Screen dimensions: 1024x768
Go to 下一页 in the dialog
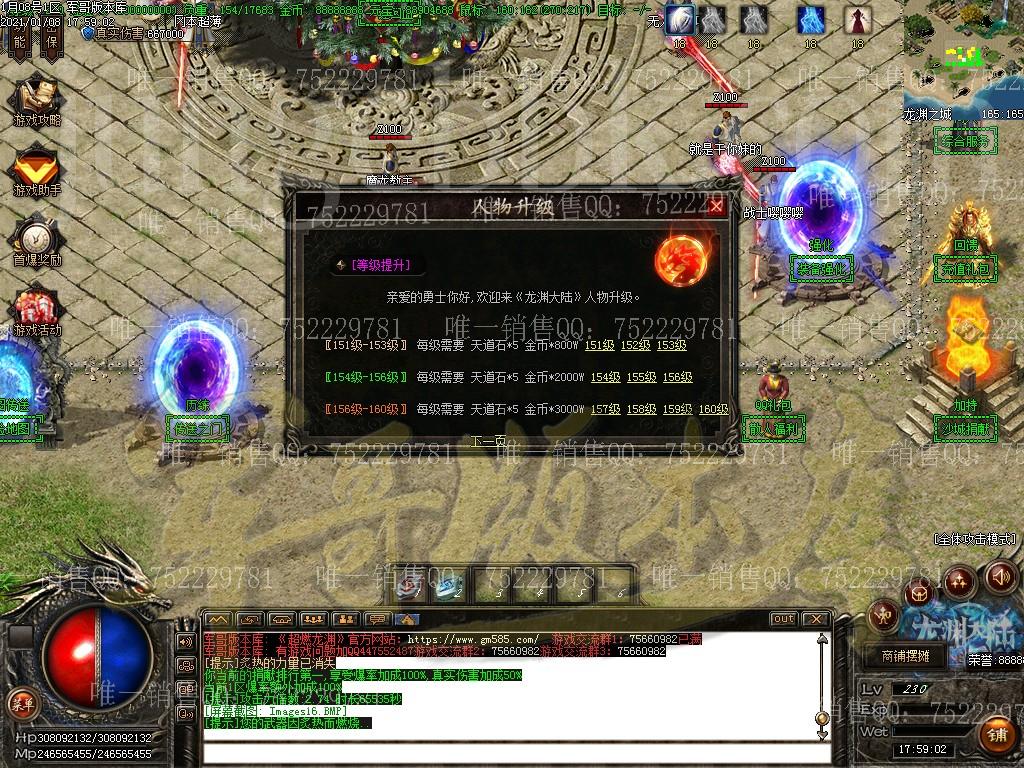[x=489, y=441]
